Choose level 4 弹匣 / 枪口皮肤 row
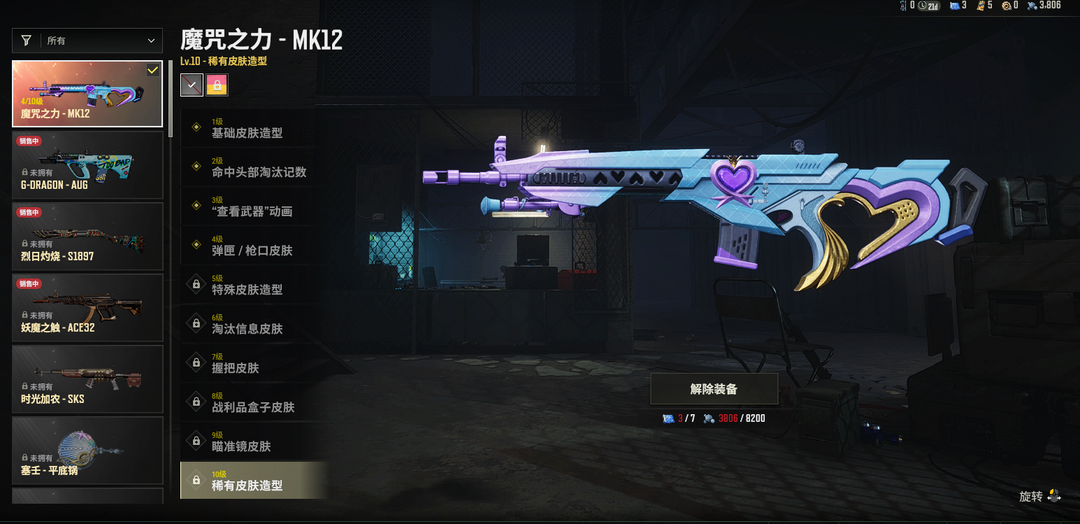The height and width of the screenshot is (524, 1080). pos(253,246)
